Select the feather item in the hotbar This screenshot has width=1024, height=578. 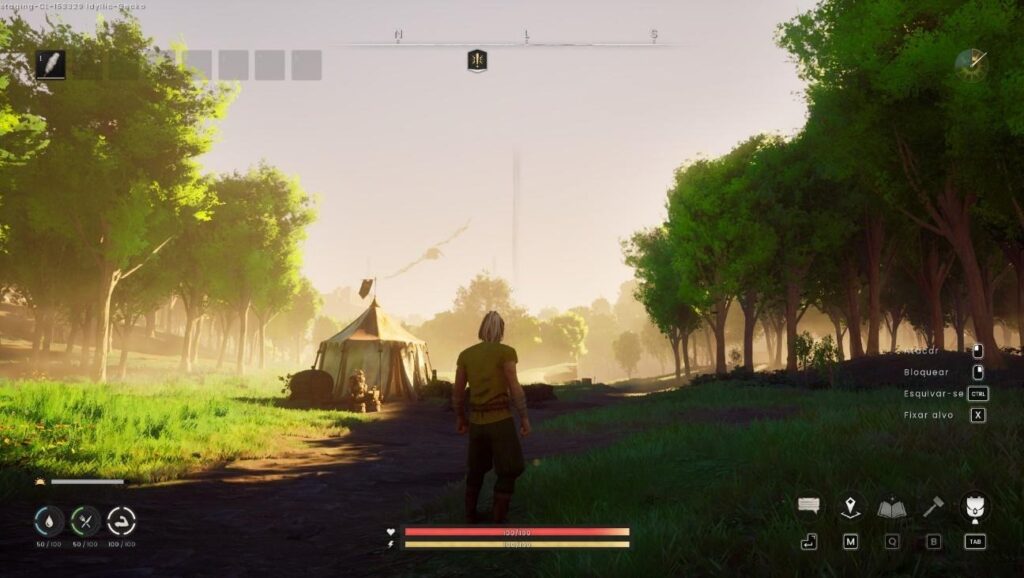[50, 65]
